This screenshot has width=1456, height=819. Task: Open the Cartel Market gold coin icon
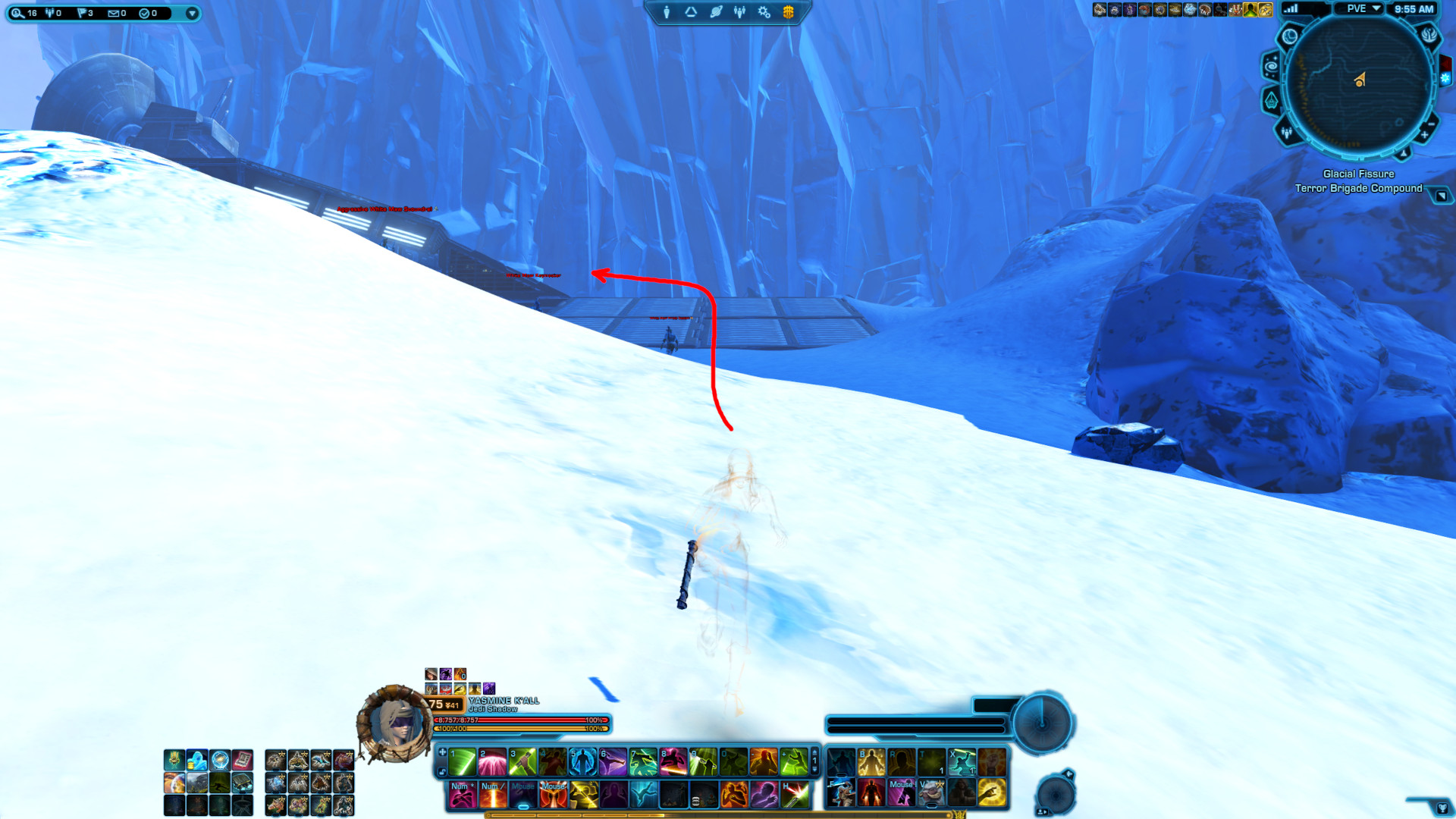coord(789,11)
